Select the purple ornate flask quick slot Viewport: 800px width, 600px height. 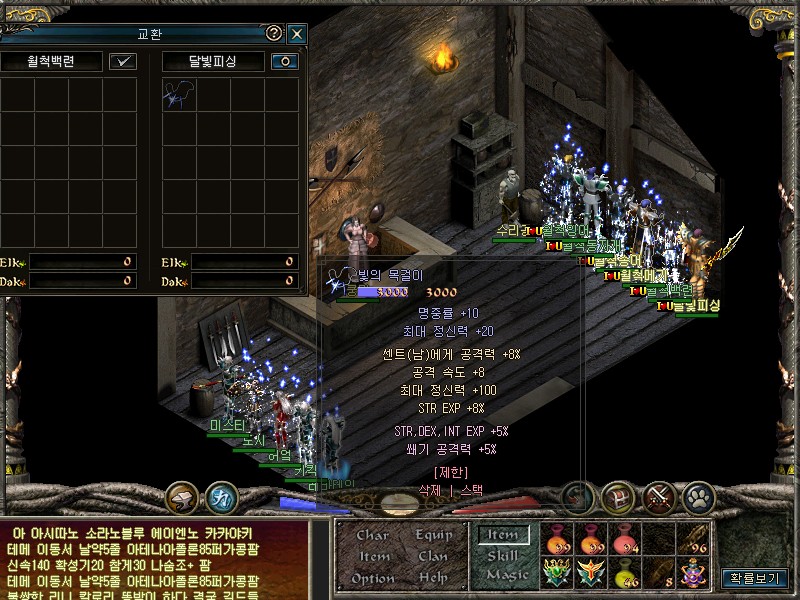(x=691, y=572)
